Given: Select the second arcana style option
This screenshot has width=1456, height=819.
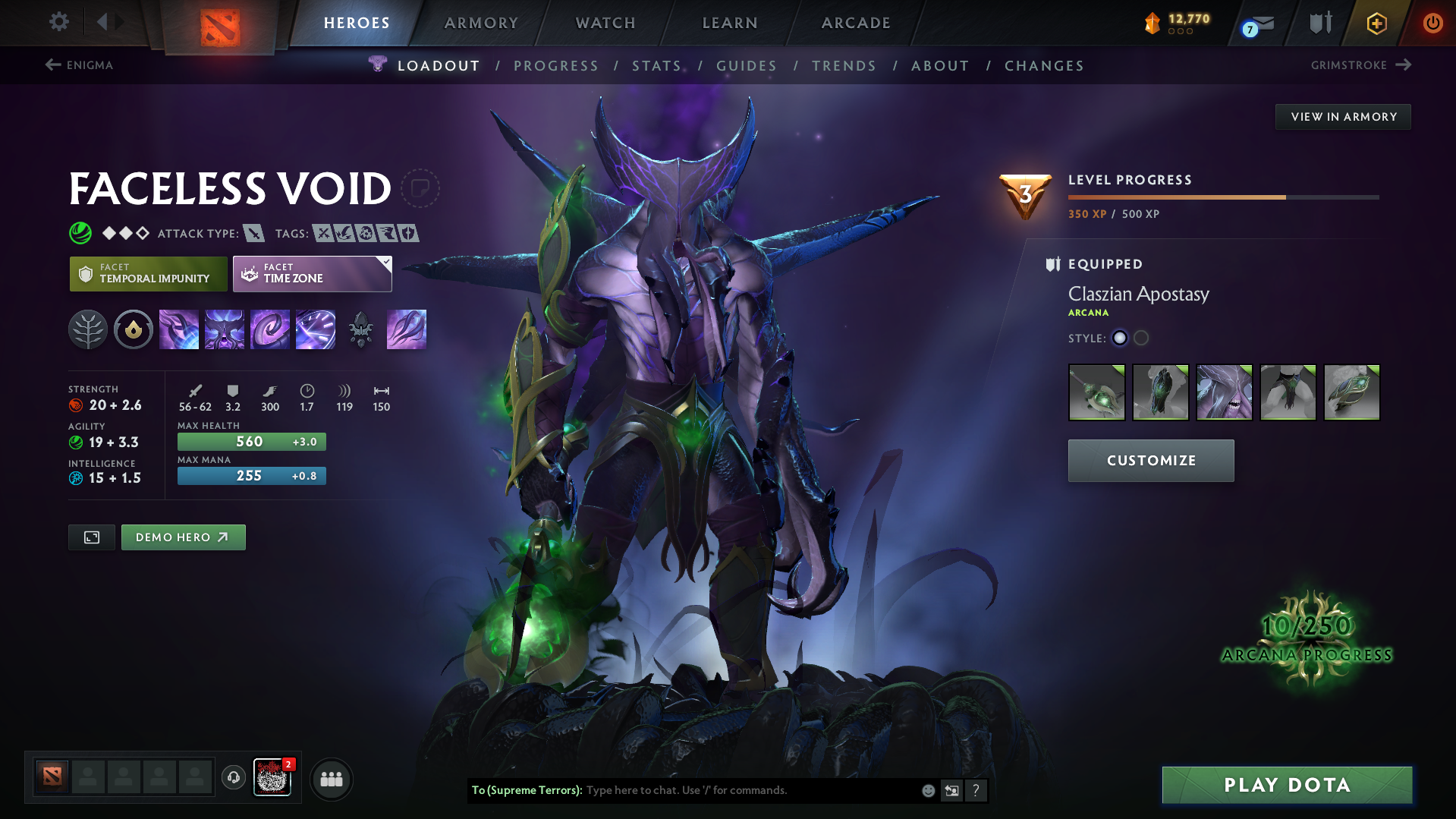Looking at the screenshot, I should tap(1141, 339).
